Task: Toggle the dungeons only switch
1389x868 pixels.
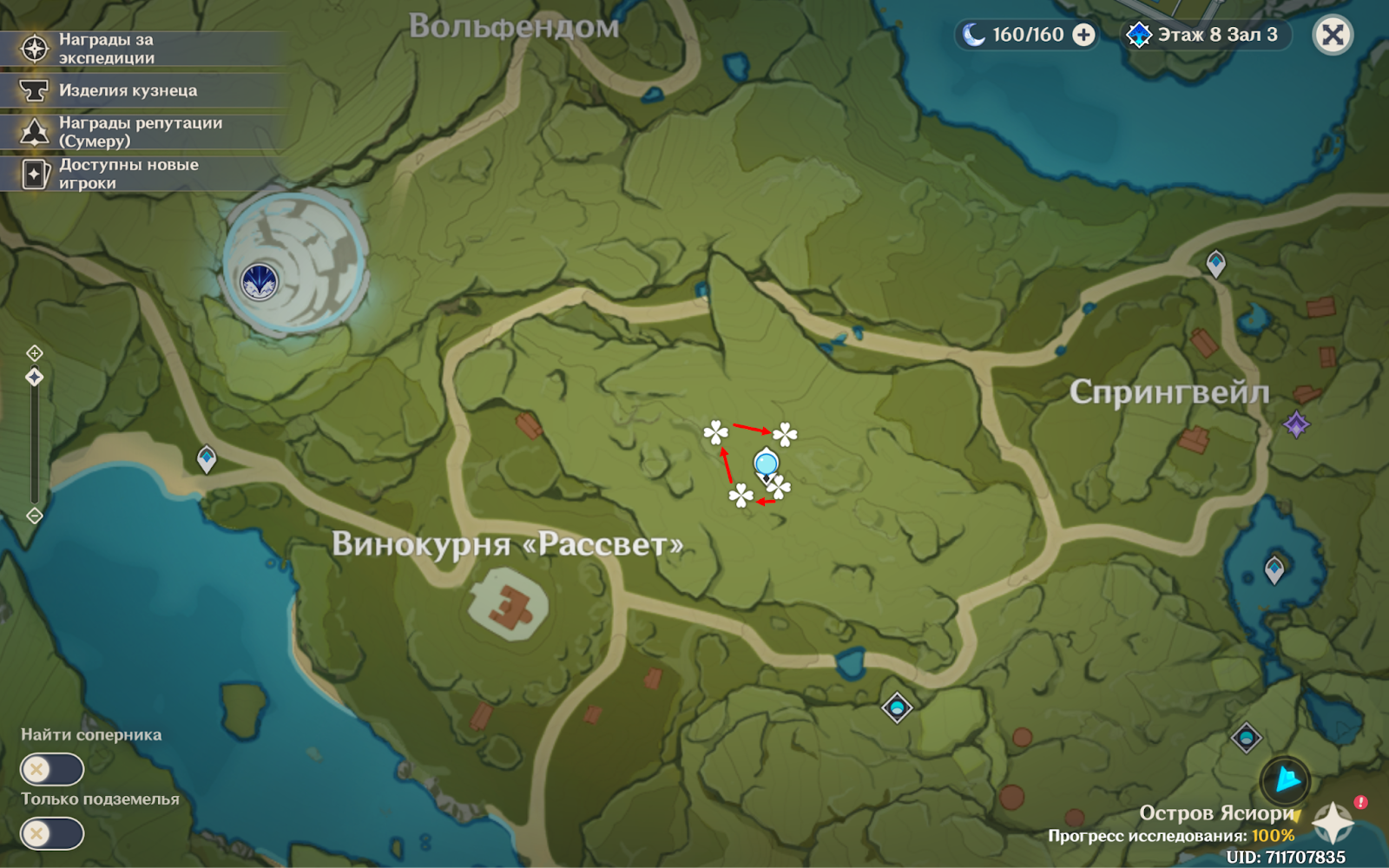Action: click(x=52, y=834)
